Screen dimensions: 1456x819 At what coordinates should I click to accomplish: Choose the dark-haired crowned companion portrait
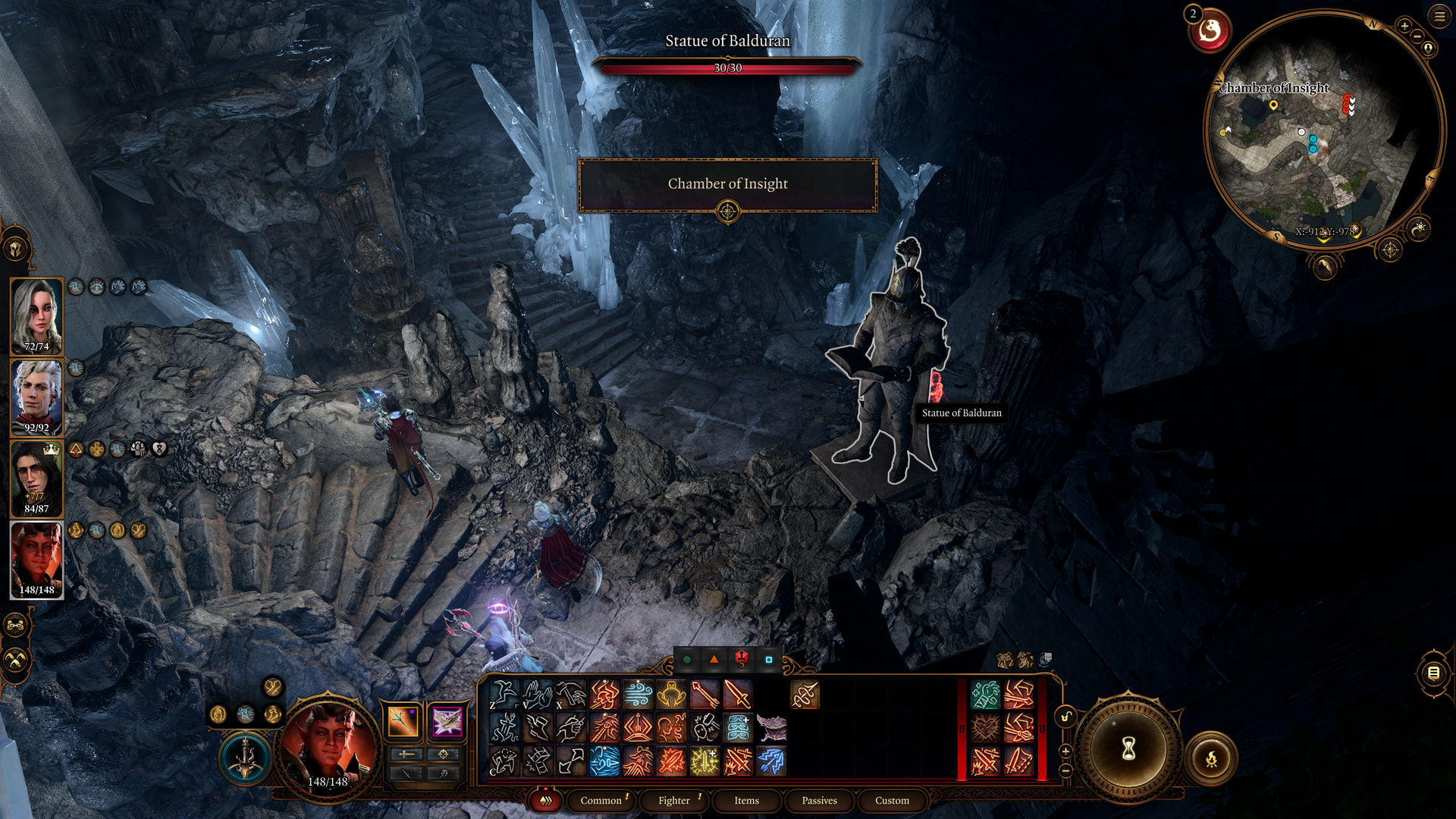[36, 478]
